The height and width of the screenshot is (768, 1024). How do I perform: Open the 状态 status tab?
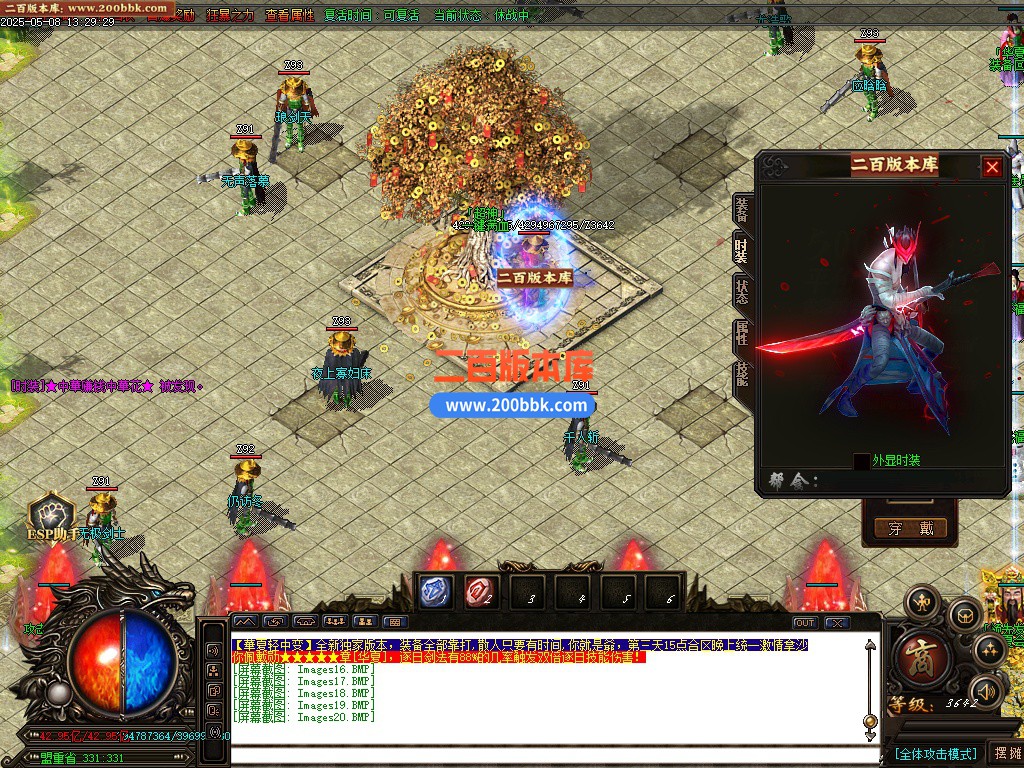(741, 291)
